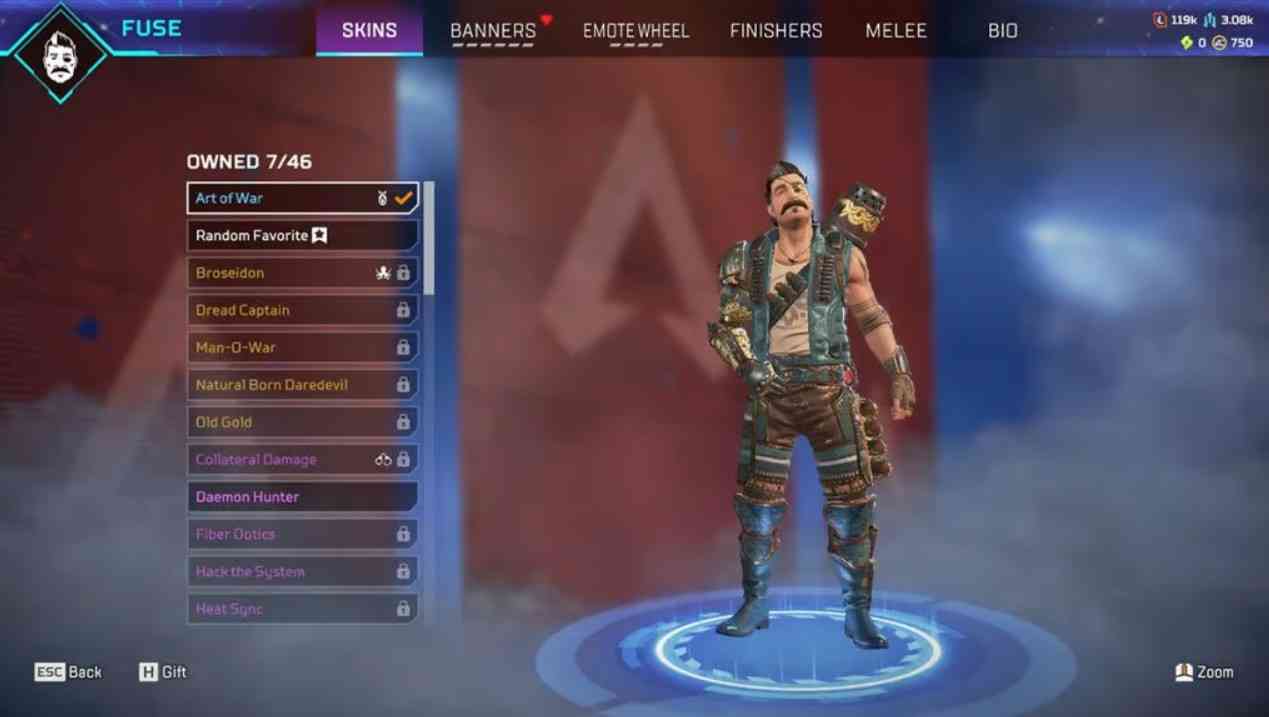This screenshot has height=717, width=1269.
Task: Open the Bio tab
Action: click(1003, 31)
